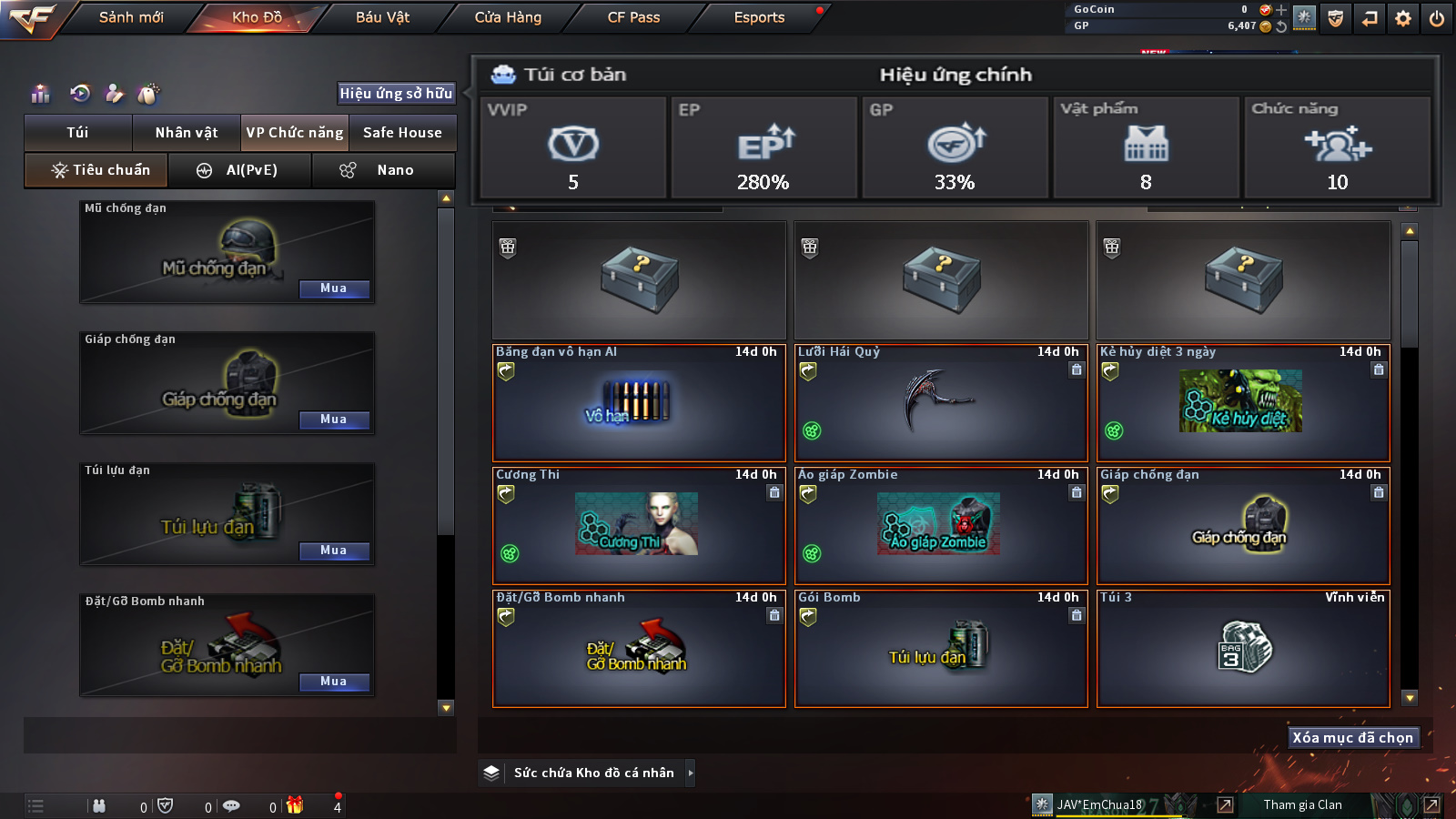The height and width of the screenshot is (819, 1456).
Task: Select the Nano filter tab
Action: coord(383,170)
